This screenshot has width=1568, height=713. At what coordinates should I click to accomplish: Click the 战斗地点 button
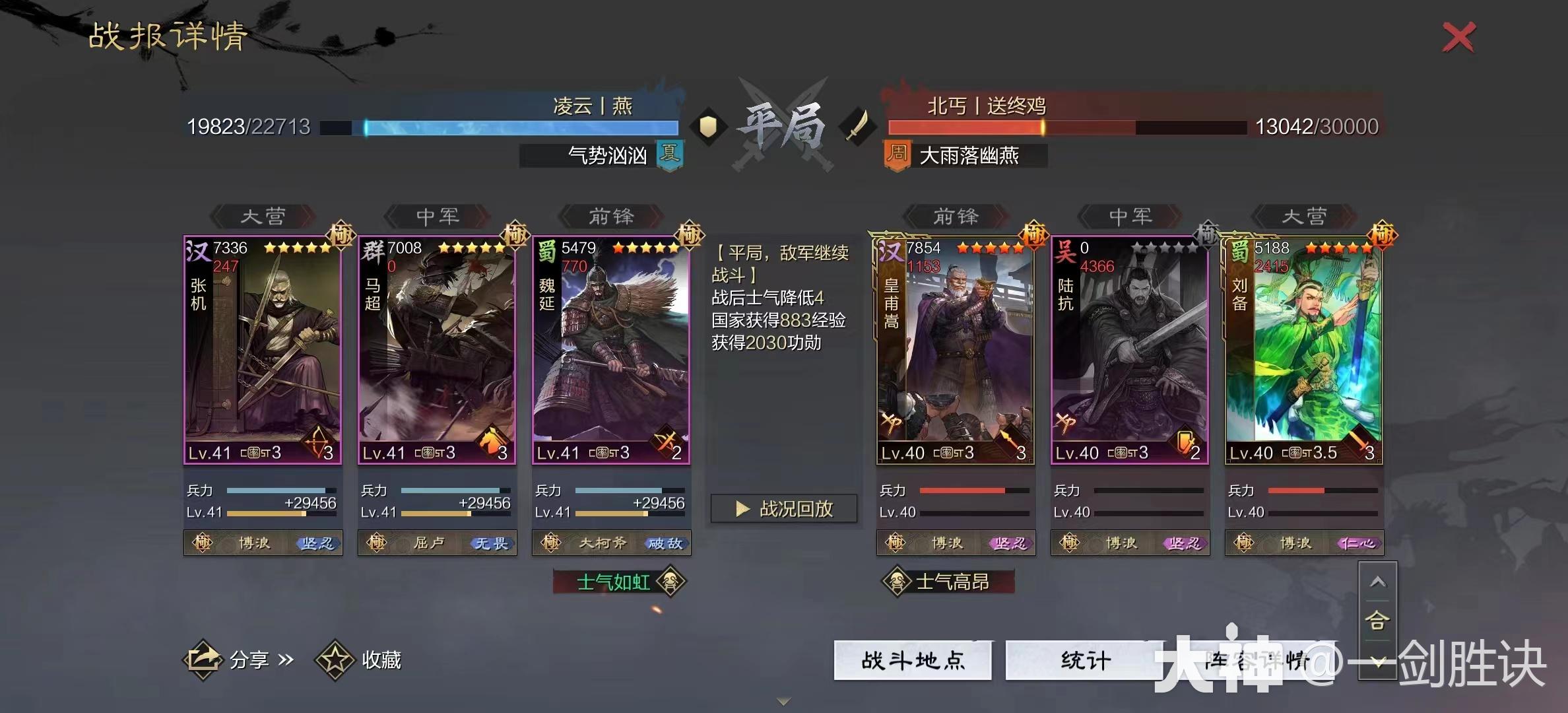click(913, 661)
